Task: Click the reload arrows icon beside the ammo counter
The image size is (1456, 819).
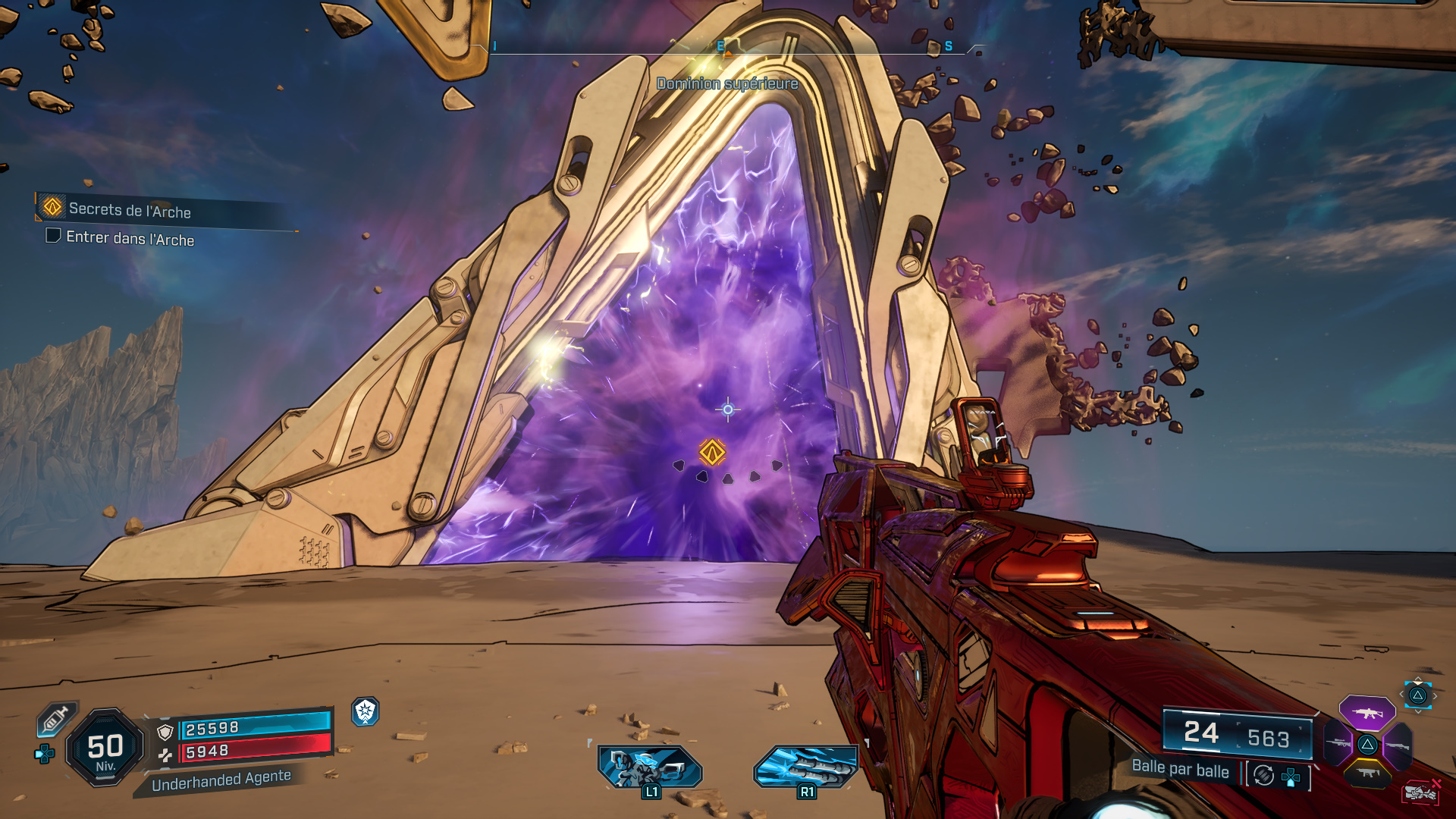Action: pos(1263,776)
